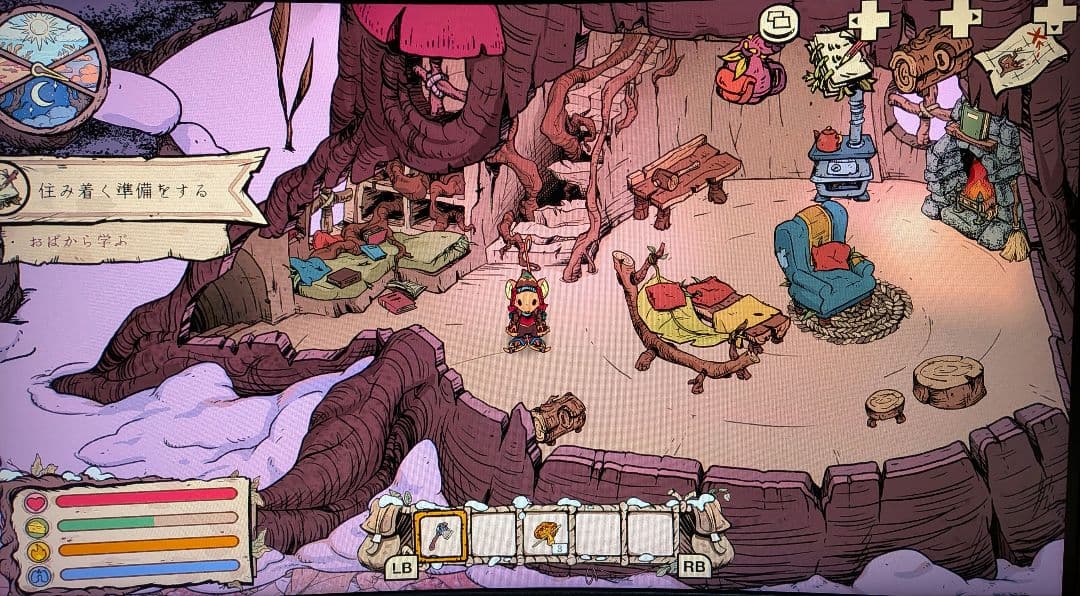Image resolution: width=1080 pixels, height=596 pixels.
Task: Open the journal notebook icon
Action: click(840, 62)
